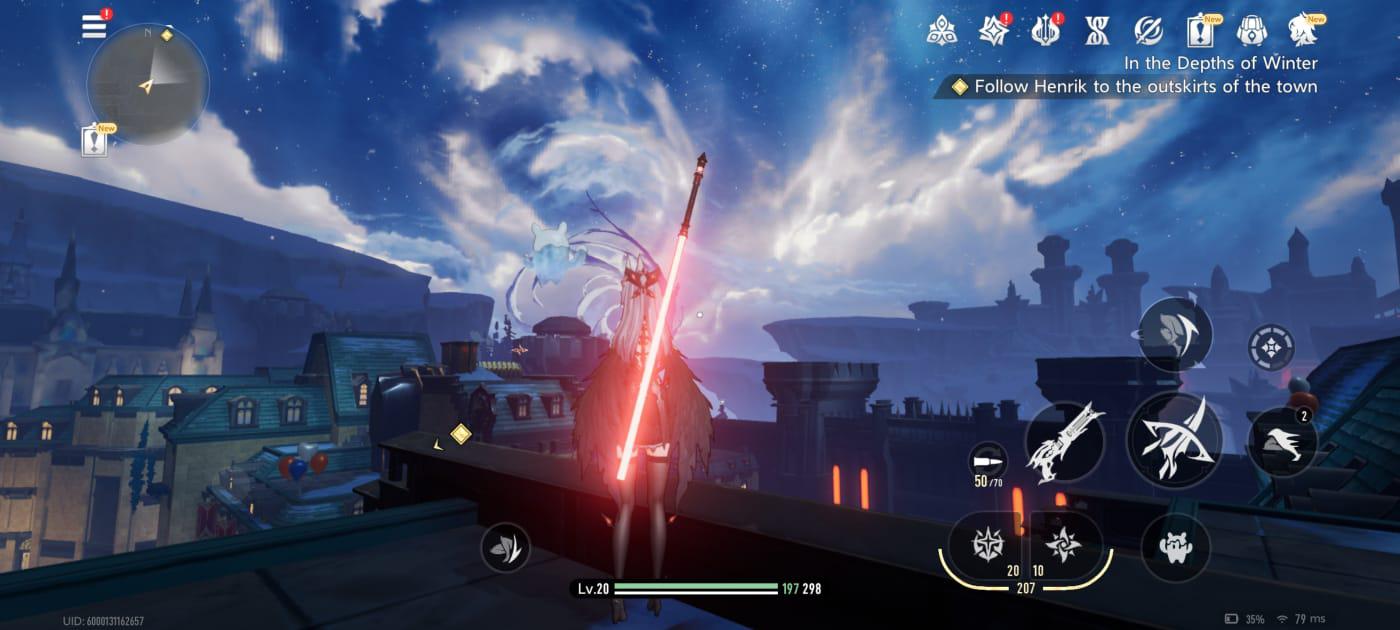Tap the bullet reload button
This screenshot has height=630, width=1400.
coord(988,461)
